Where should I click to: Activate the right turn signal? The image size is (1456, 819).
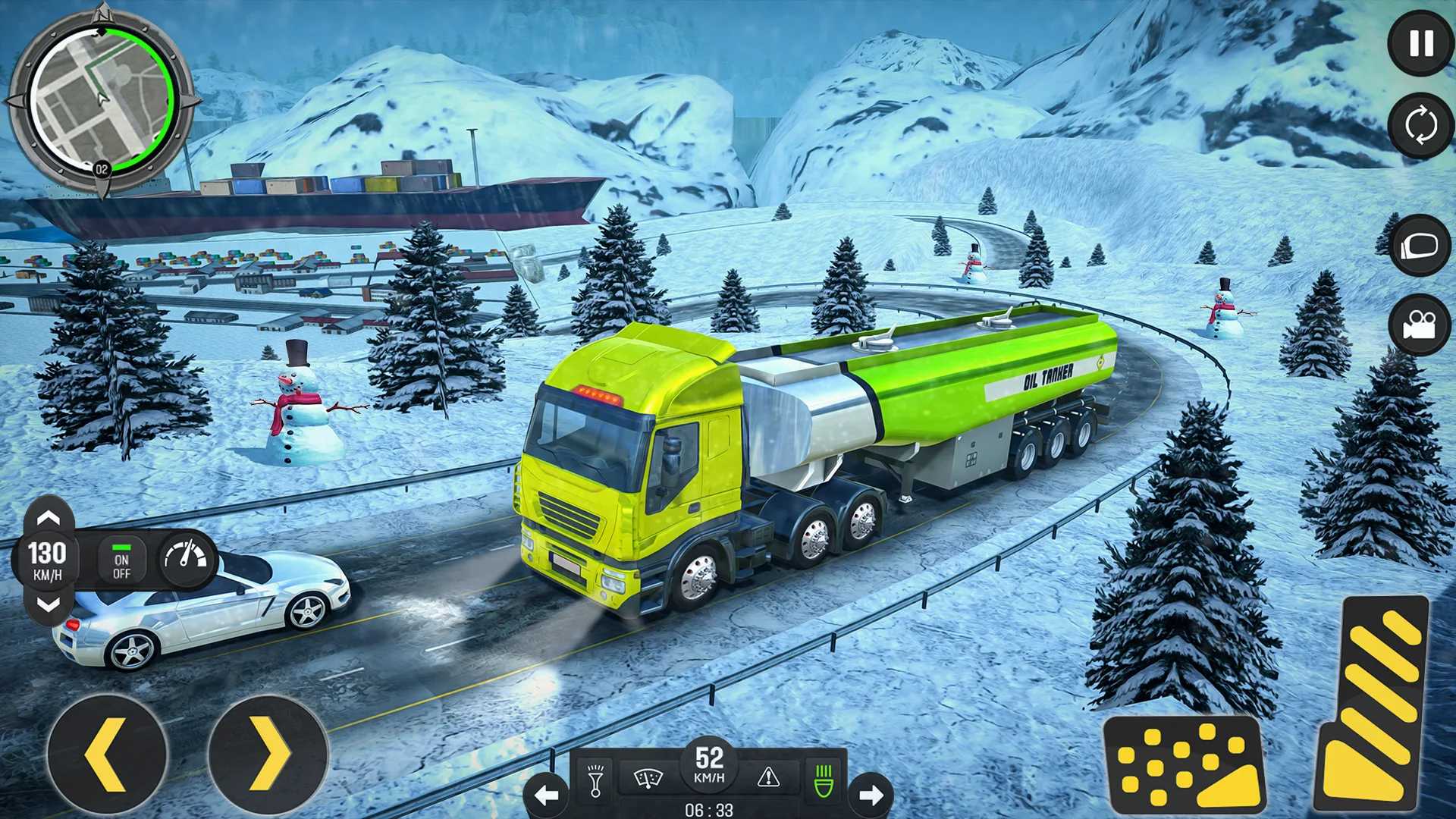click(x=871, y=795)
